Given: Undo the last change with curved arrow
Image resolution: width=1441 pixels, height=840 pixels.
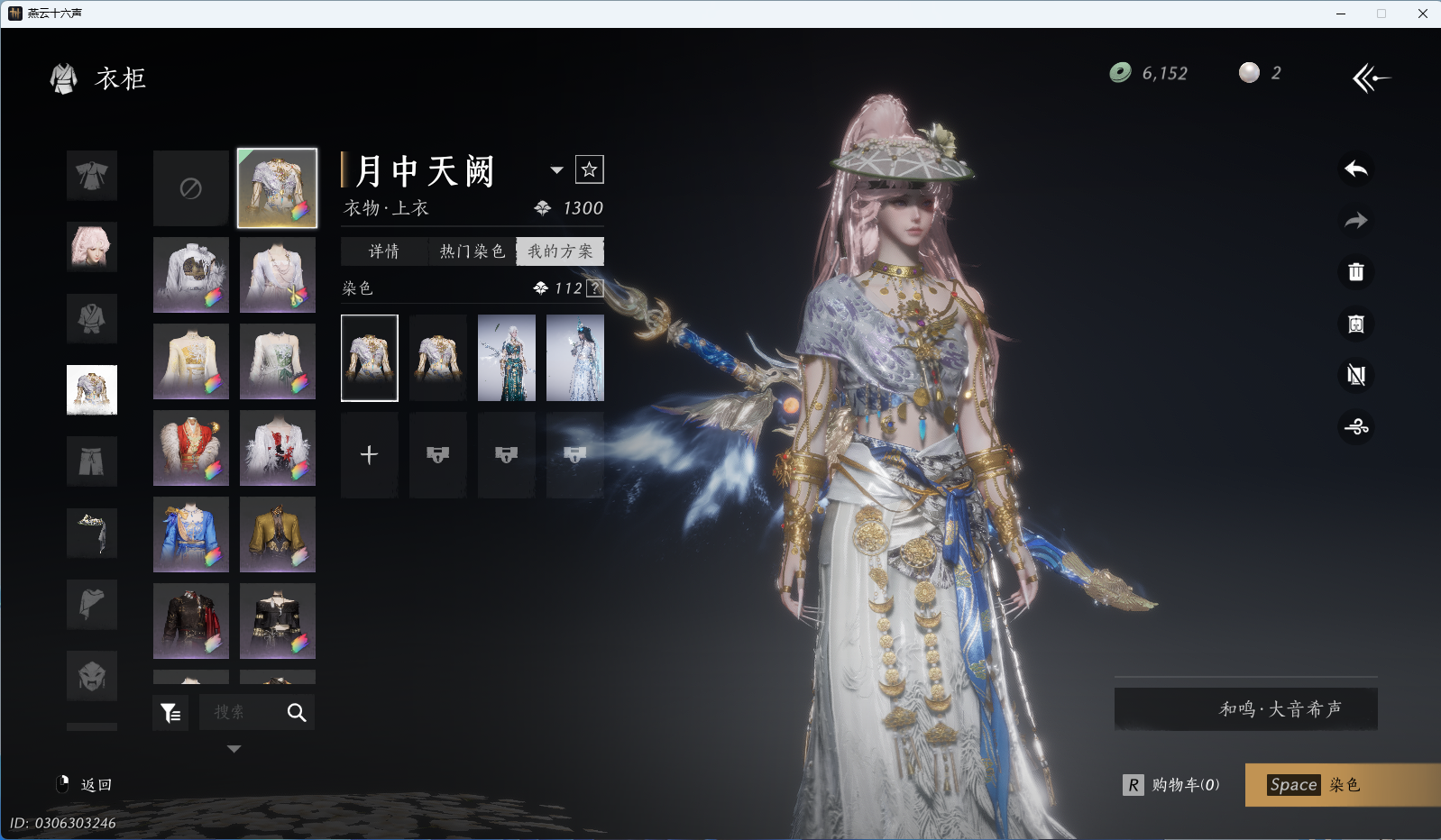Looking at the screenshot, I should (x=1355, y=169).
